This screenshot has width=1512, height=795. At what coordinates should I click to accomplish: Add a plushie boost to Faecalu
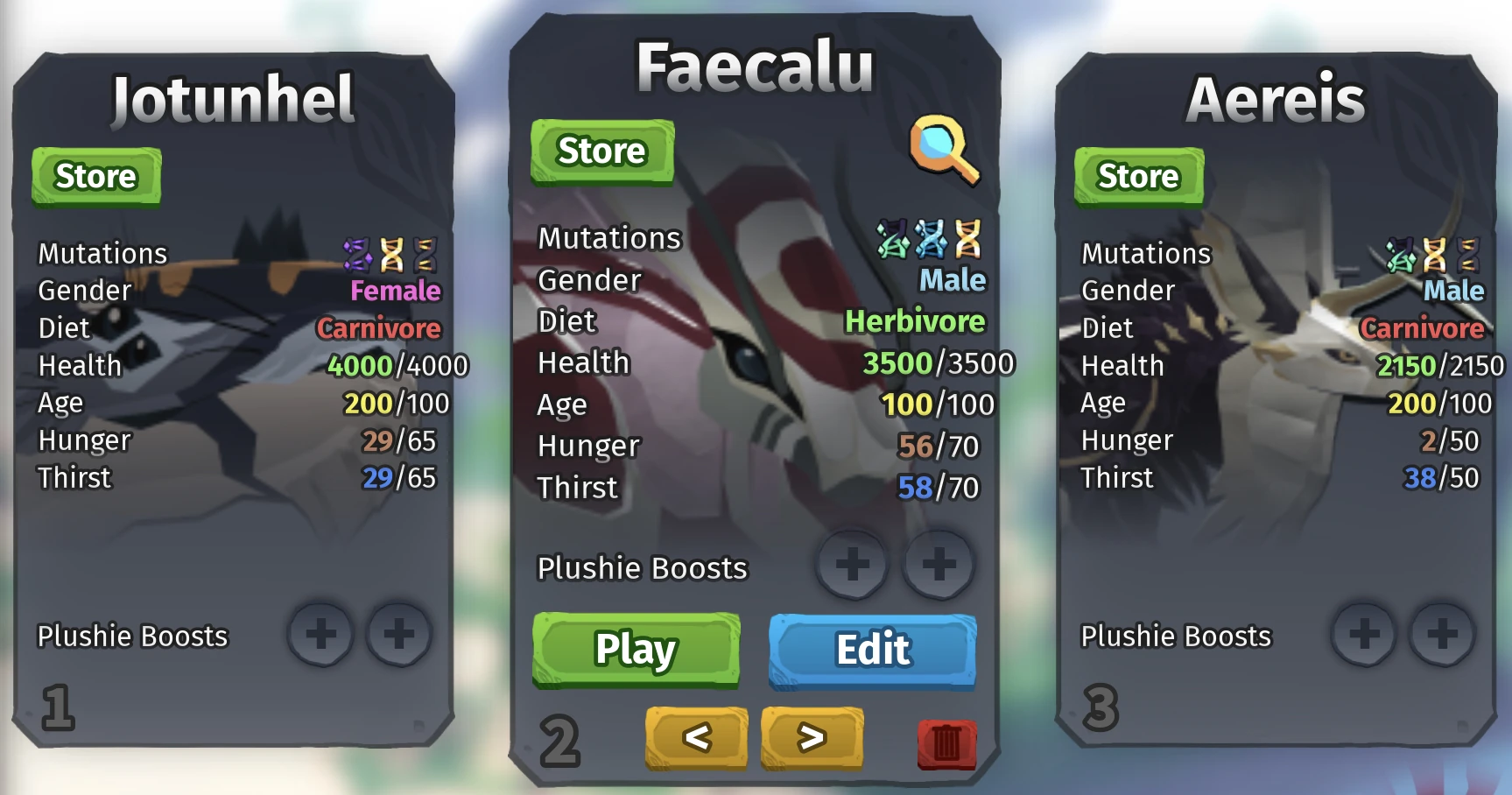point(851,565)
